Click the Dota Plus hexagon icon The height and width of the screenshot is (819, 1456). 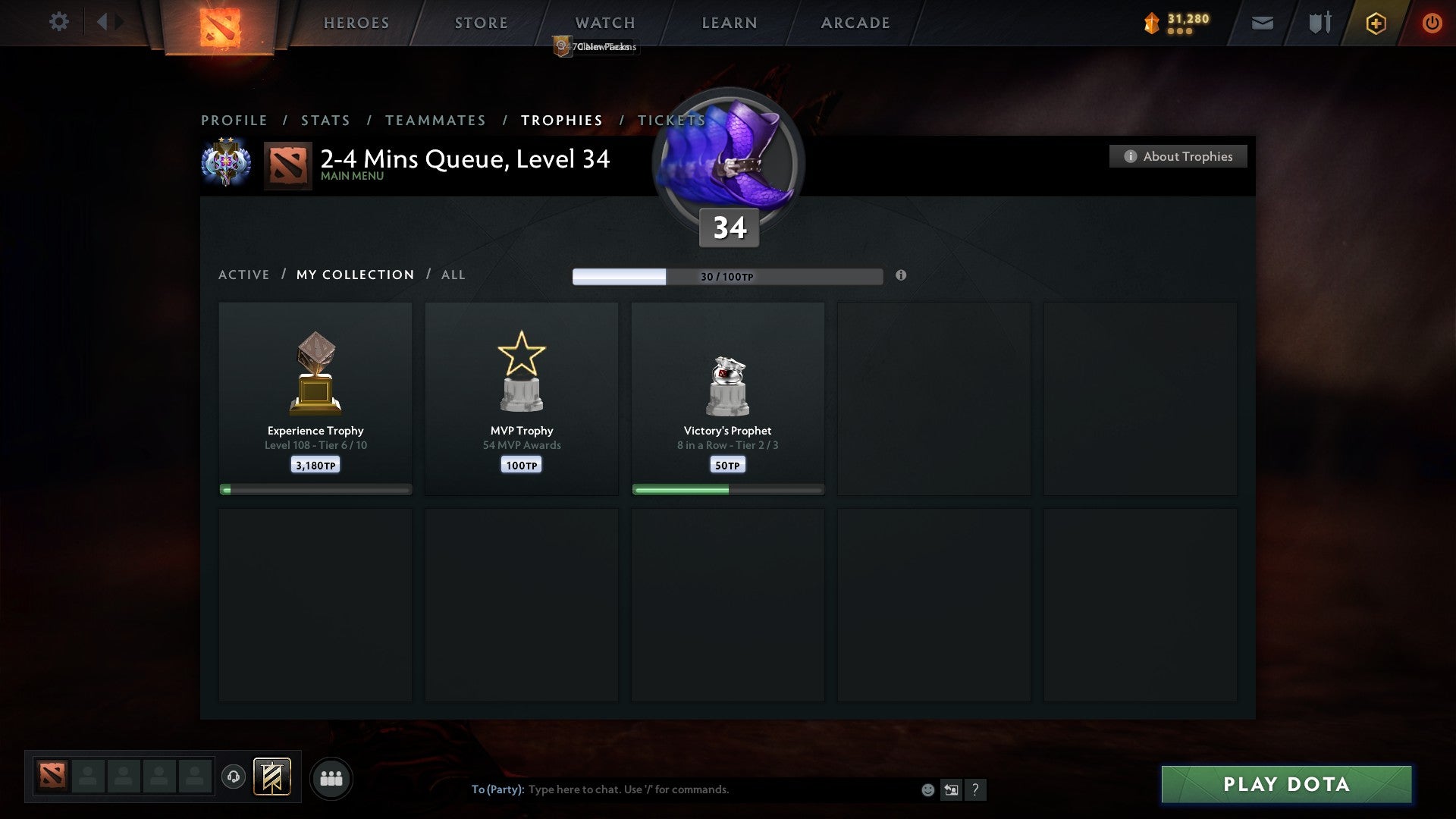[x=1376, y=23]
